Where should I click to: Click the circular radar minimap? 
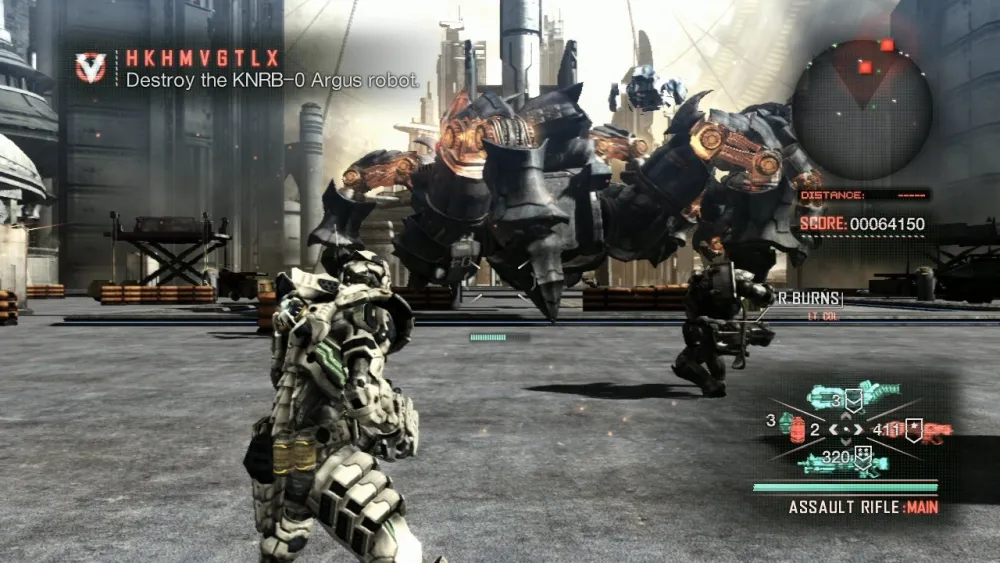coord(862,109)
